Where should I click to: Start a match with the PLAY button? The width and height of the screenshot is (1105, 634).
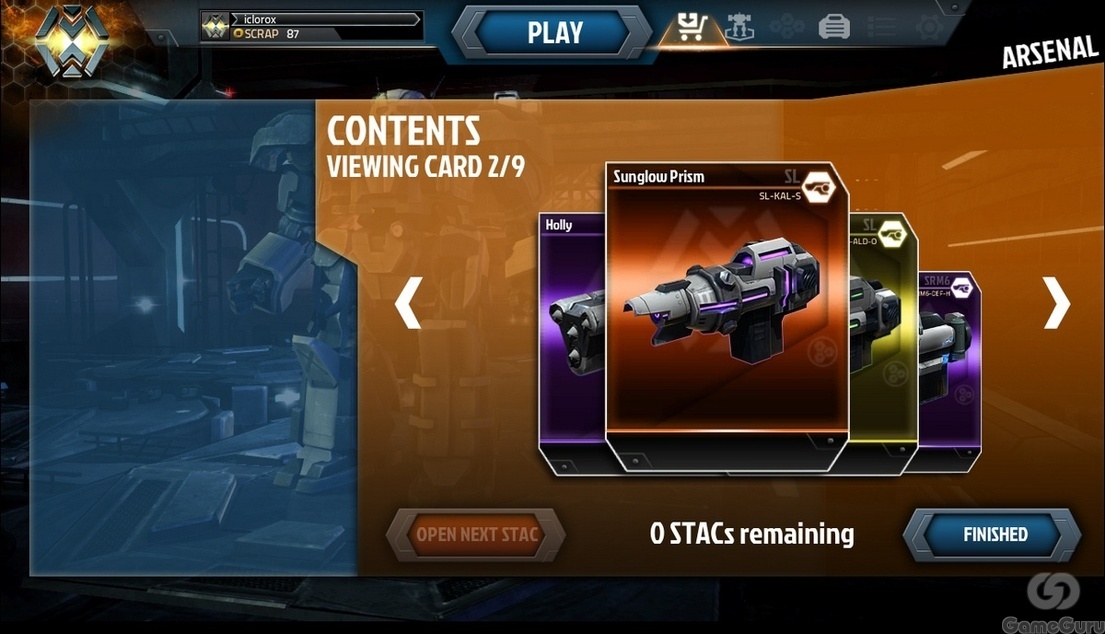(x=554, y=32)
